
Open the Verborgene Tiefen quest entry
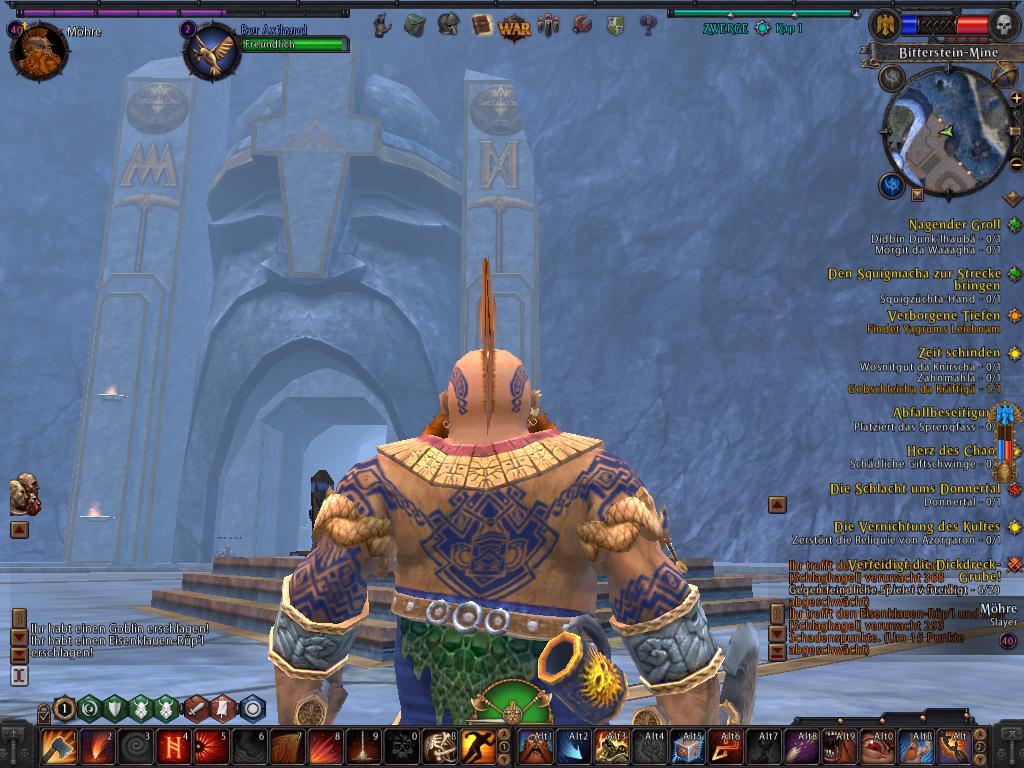943,316
